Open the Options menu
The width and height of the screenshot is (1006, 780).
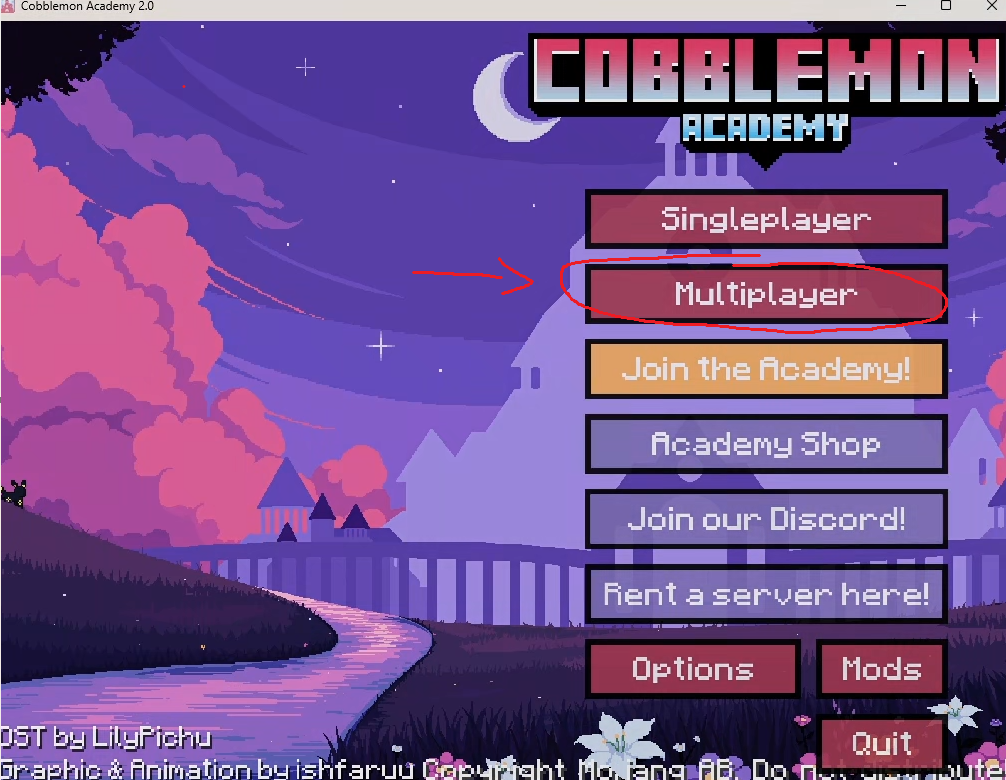(693, 669)
